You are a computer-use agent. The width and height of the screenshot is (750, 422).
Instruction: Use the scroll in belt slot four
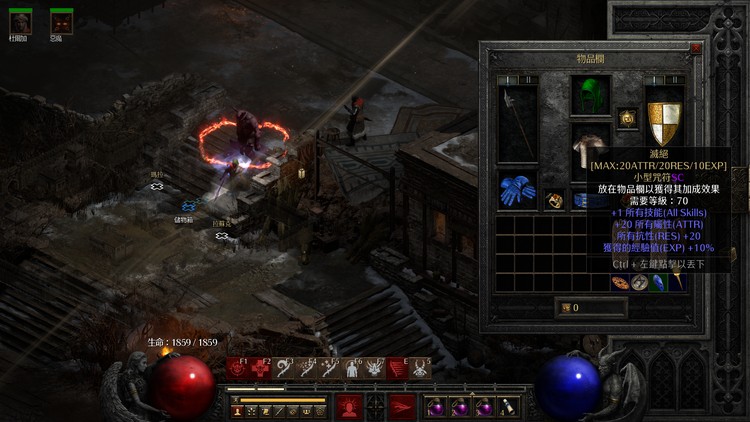pyautogui.click(x=509, y=407)
